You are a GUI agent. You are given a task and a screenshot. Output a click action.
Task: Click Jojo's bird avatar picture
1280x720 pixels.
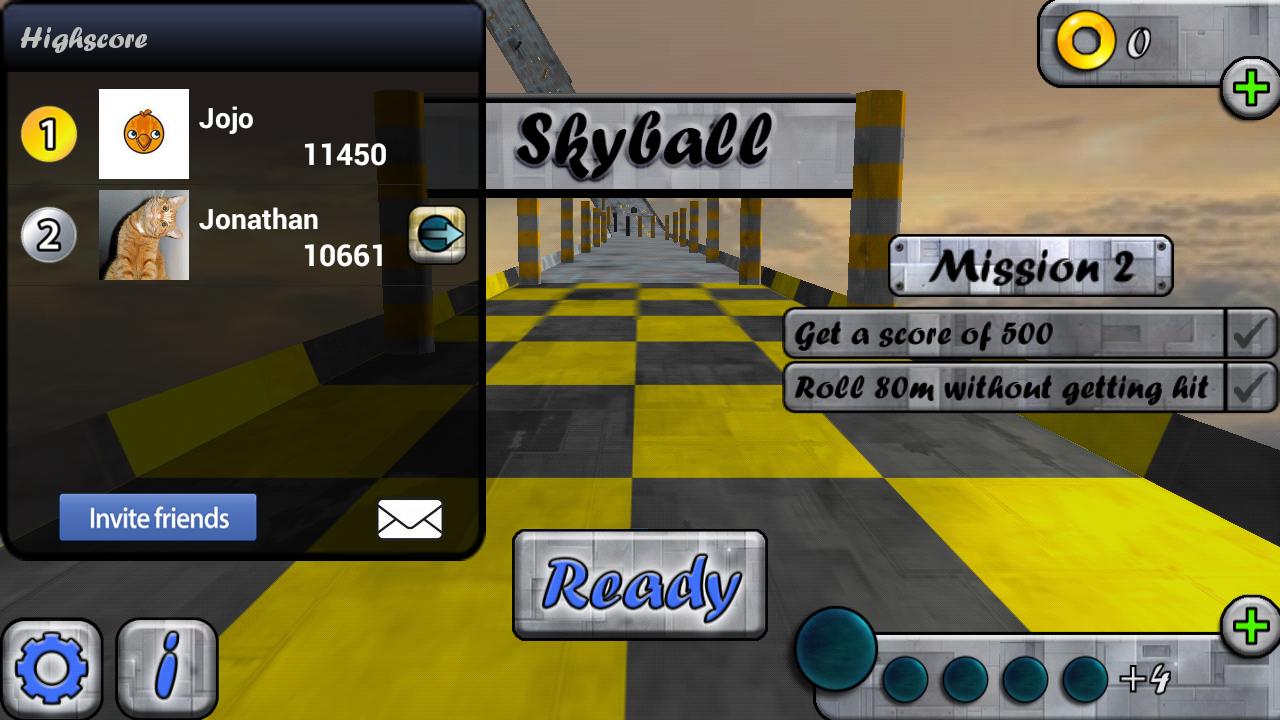tap(144, 134)
